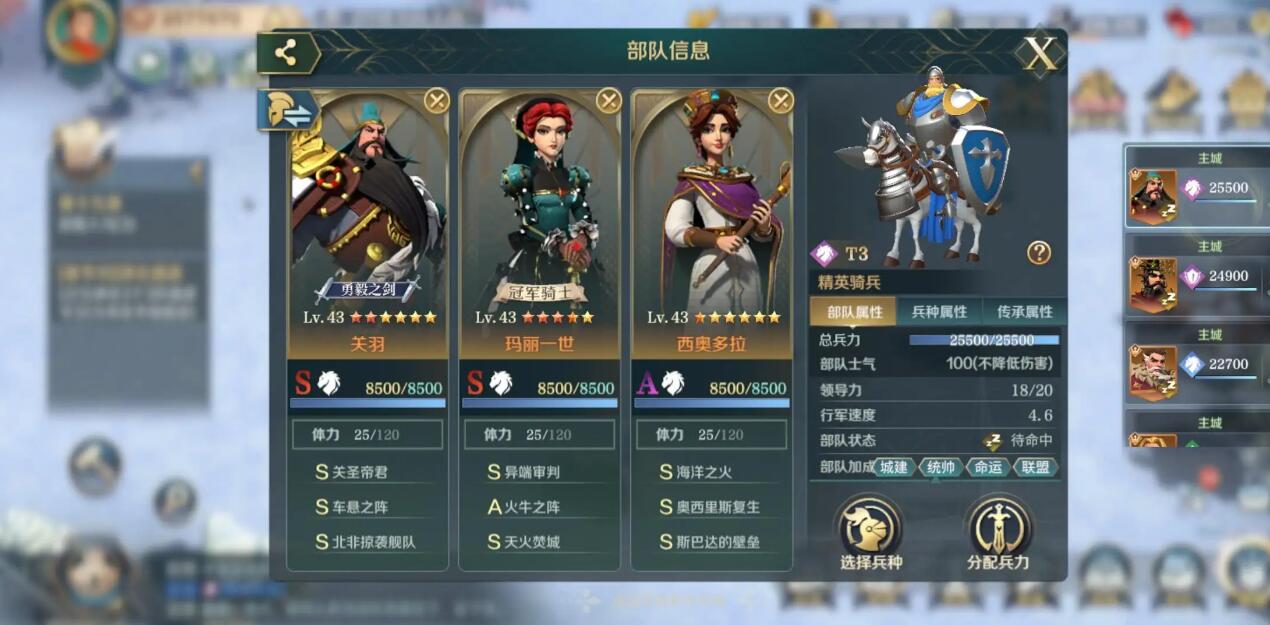Viewport: 1270px width, 625px height.
Task: Remove 玛丽一世 from the troop
Action: [609, 100]
